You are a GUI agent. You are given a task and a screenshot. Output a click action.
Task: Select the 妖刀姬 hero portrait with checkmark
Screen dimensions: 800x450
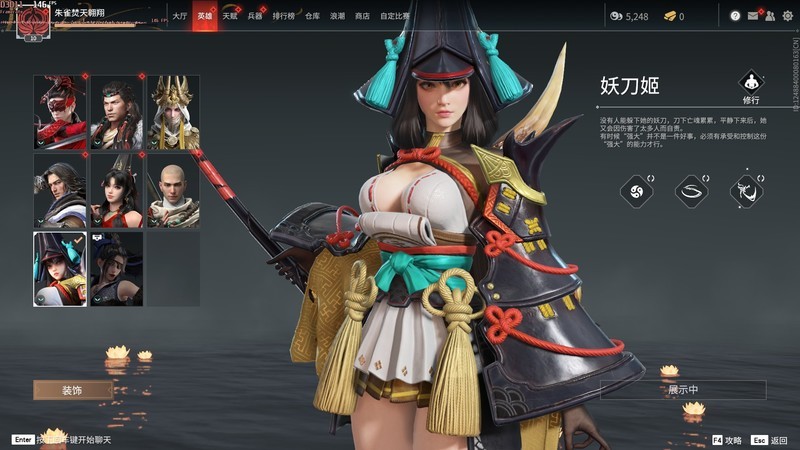click(x=60, y=268)
